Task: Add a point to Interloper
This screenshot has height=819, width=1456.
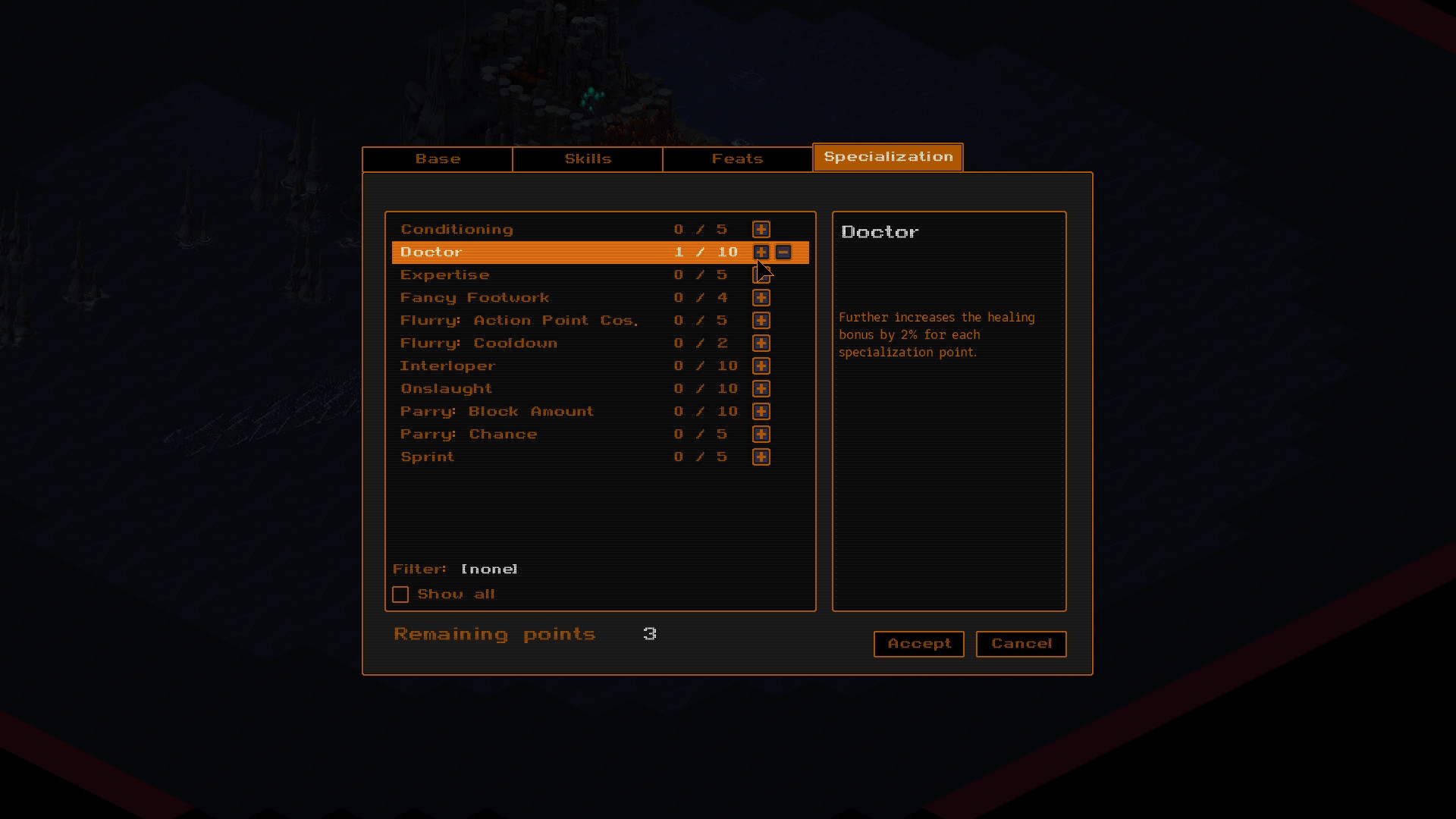Action: [761, 366]
